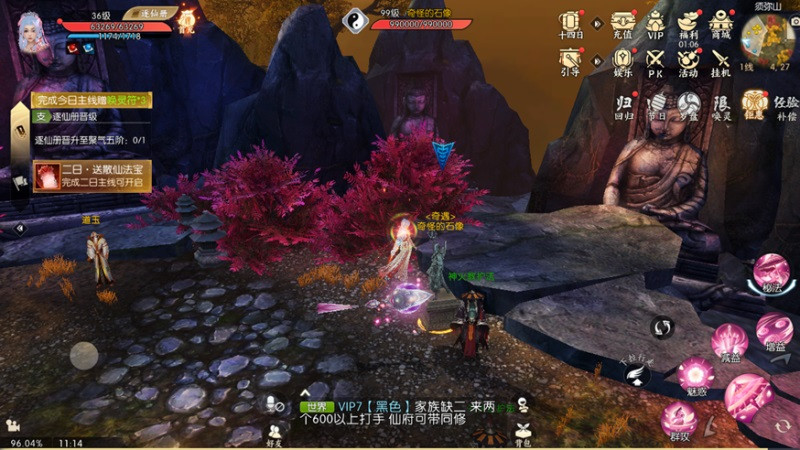
Task: Open the 娱乐 entertainment menu
Action: click(x=623, y=58)
